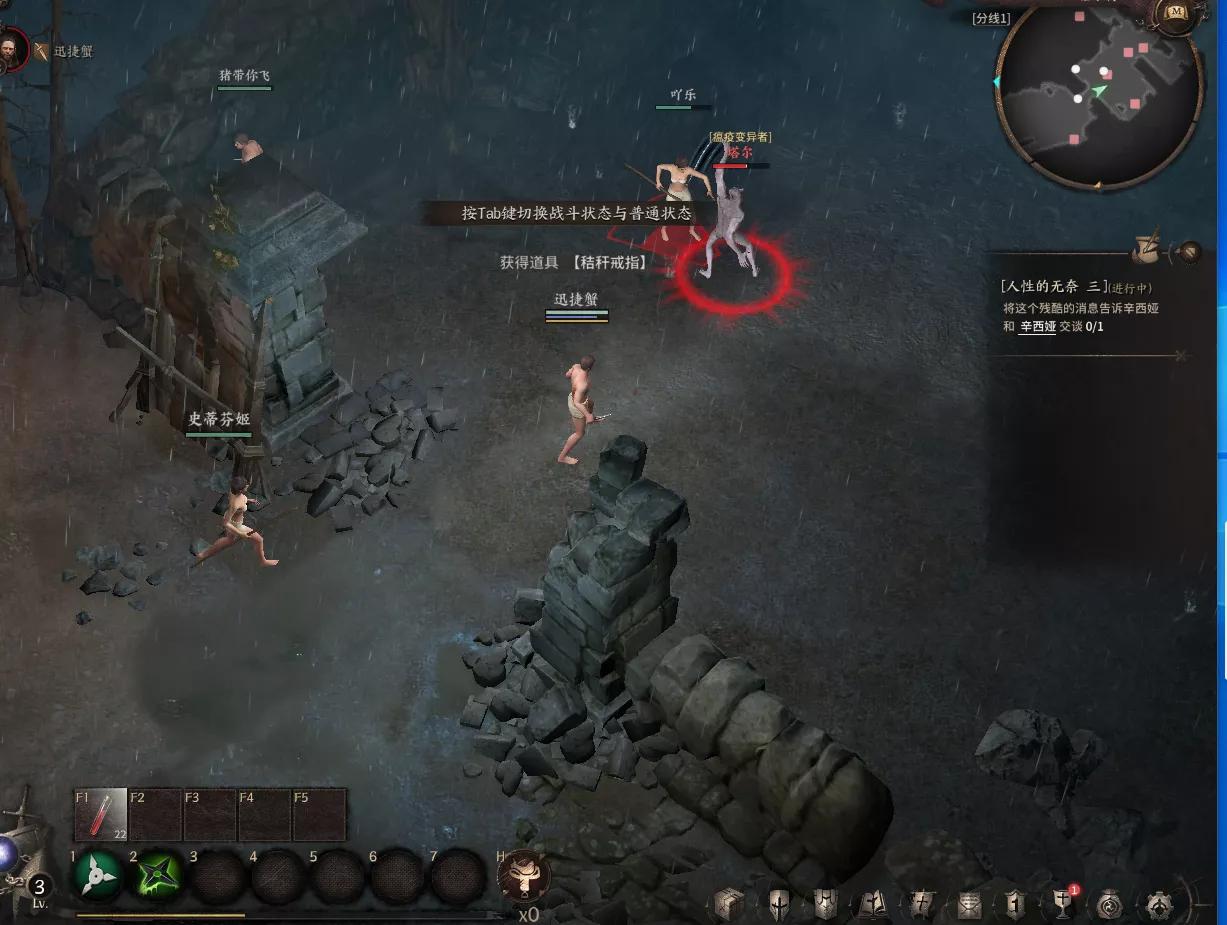Open the open book with cross icon

[871, 905]
